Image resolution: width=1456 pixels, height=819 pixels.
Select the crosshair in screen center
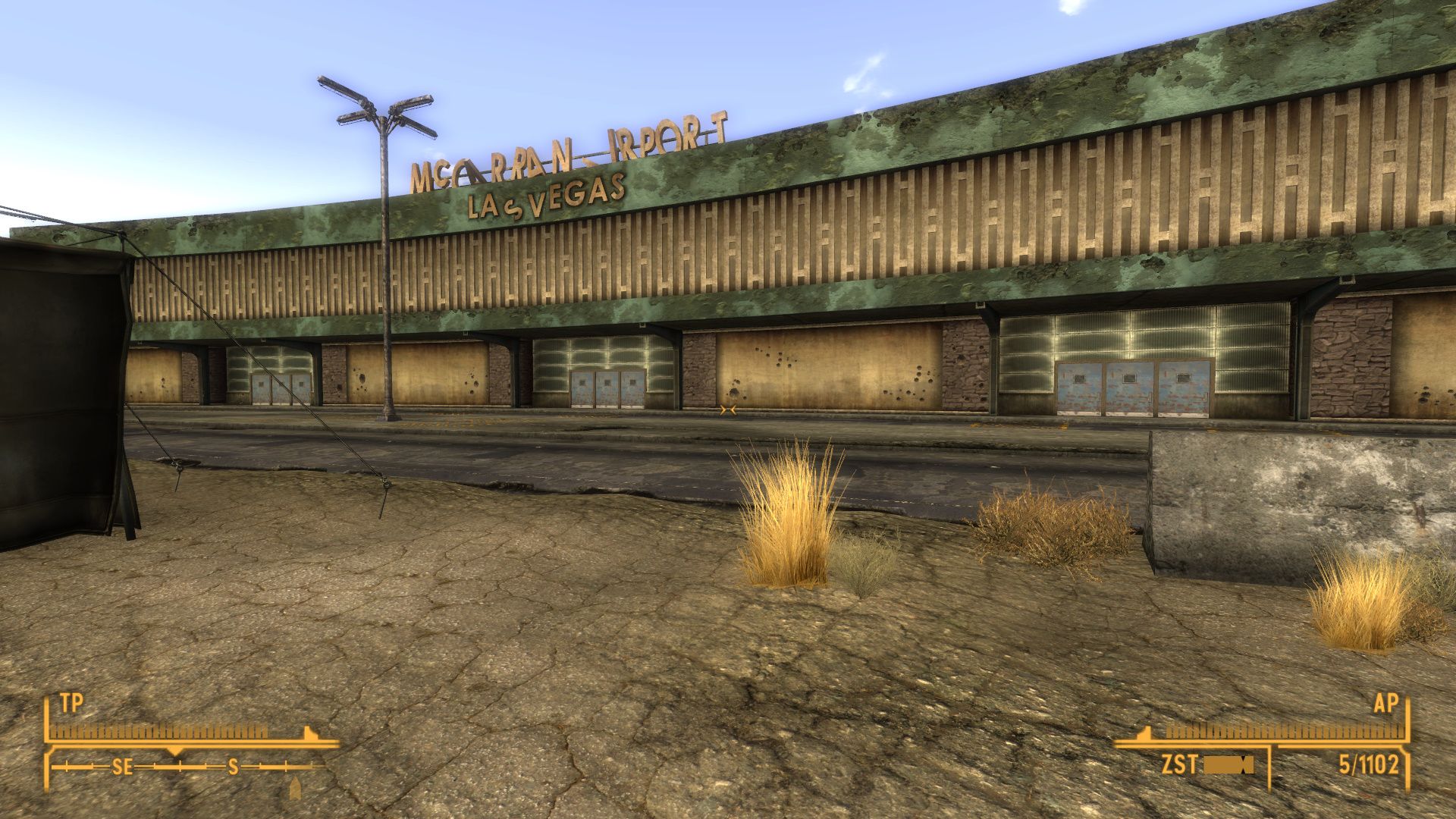pos(726,412)
